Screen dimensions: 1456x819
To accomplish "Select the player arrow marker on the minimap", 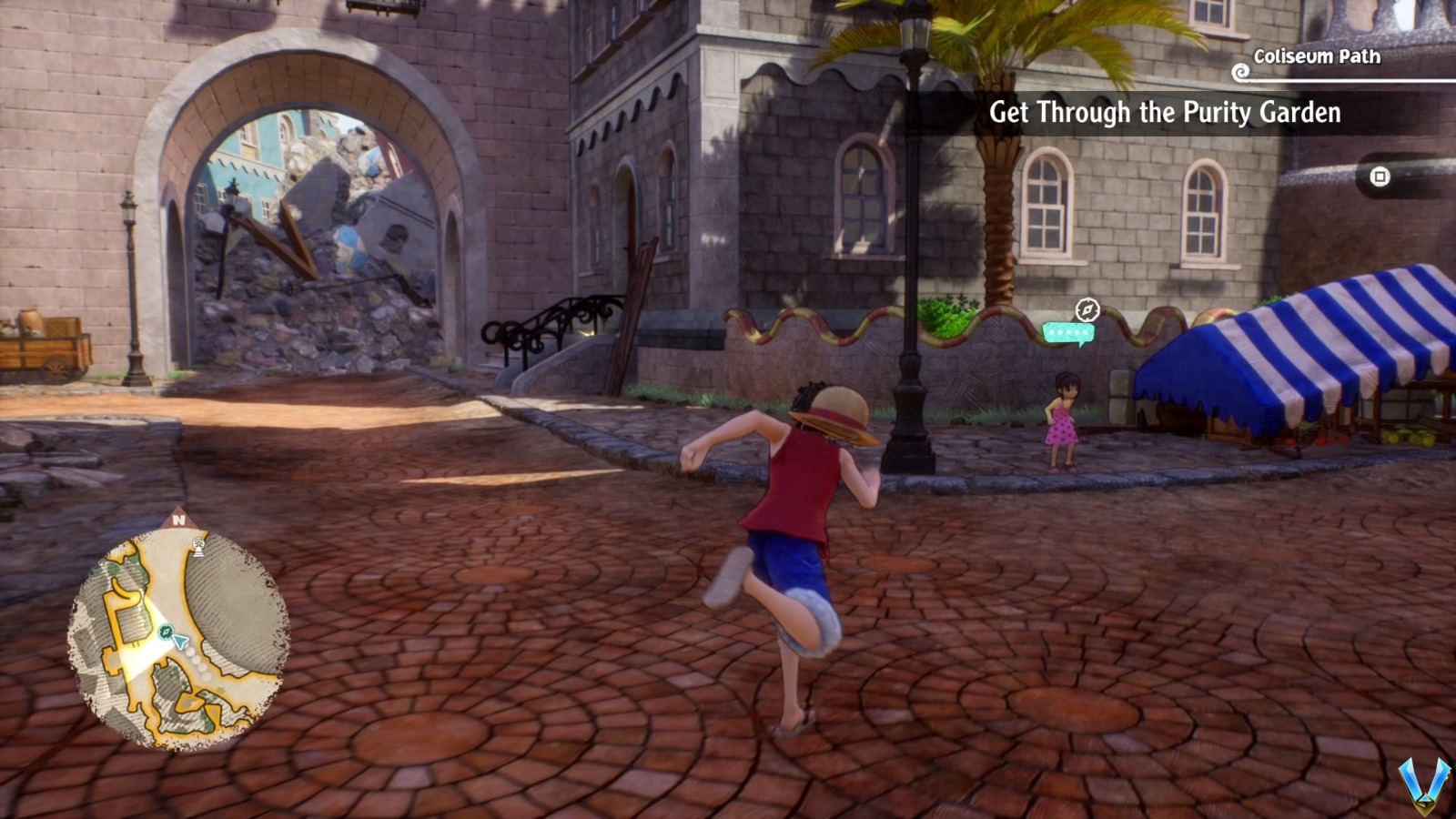I will pyautogui.click(x=179, y=640).
